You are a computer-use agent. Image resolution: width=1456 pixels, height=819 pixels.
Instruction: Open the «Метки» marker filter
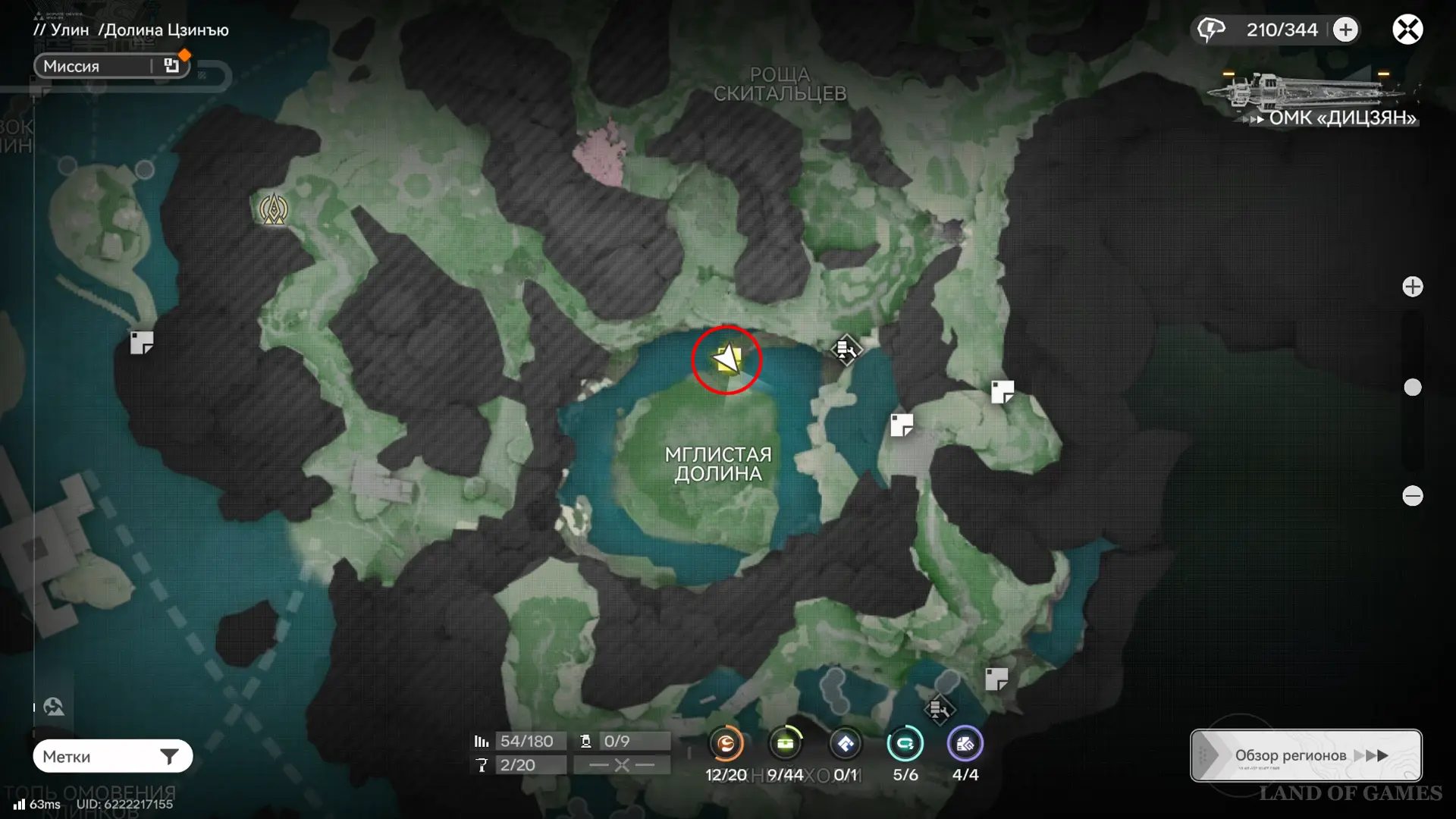(x=112, y=756)
